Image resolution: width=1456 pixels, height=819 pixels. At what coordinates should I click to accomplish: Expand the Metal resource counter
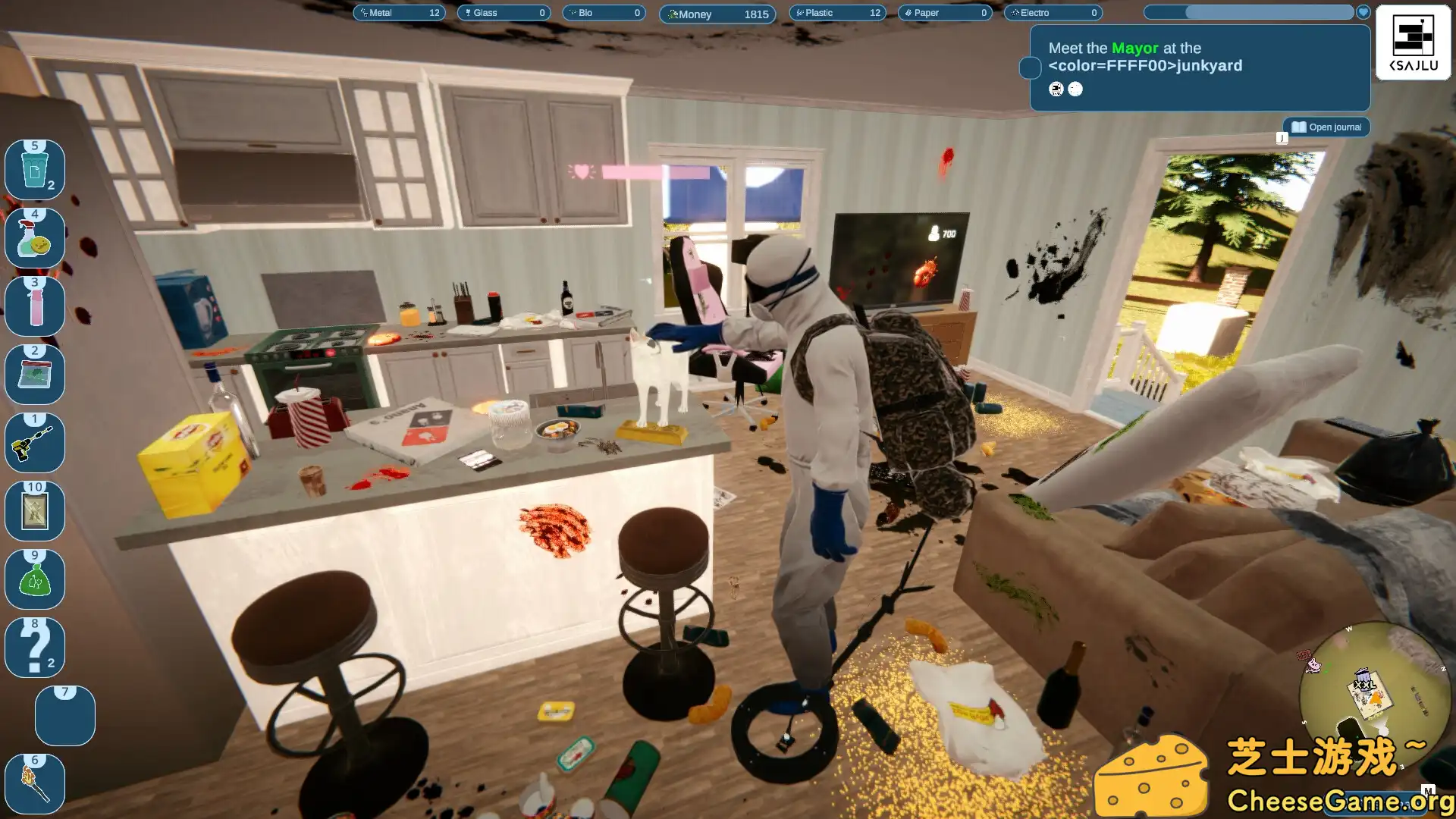click(x=400, y=13)
